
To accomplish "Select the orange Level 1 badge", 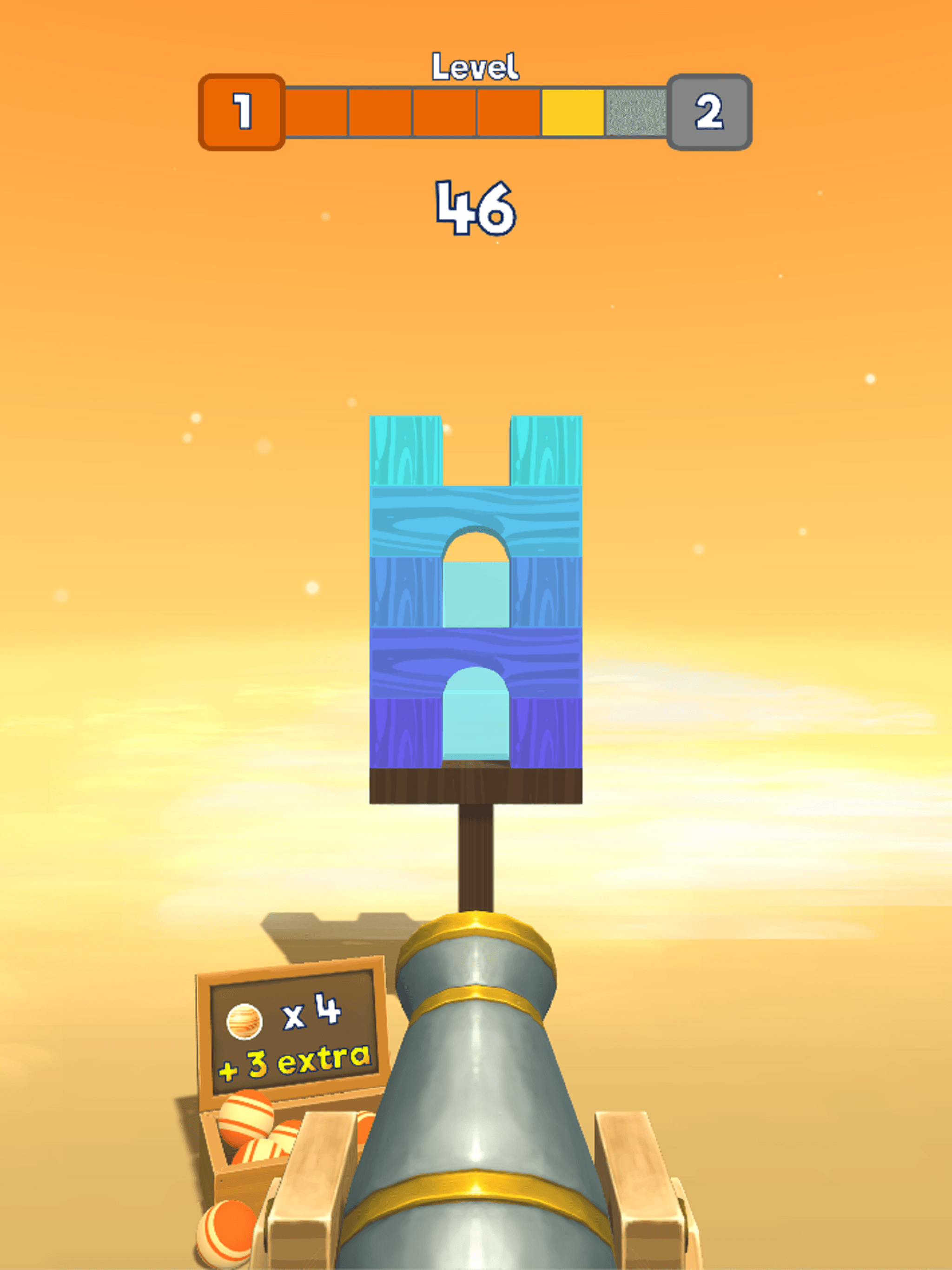I will pyautogui.click(x=242, y=111).
